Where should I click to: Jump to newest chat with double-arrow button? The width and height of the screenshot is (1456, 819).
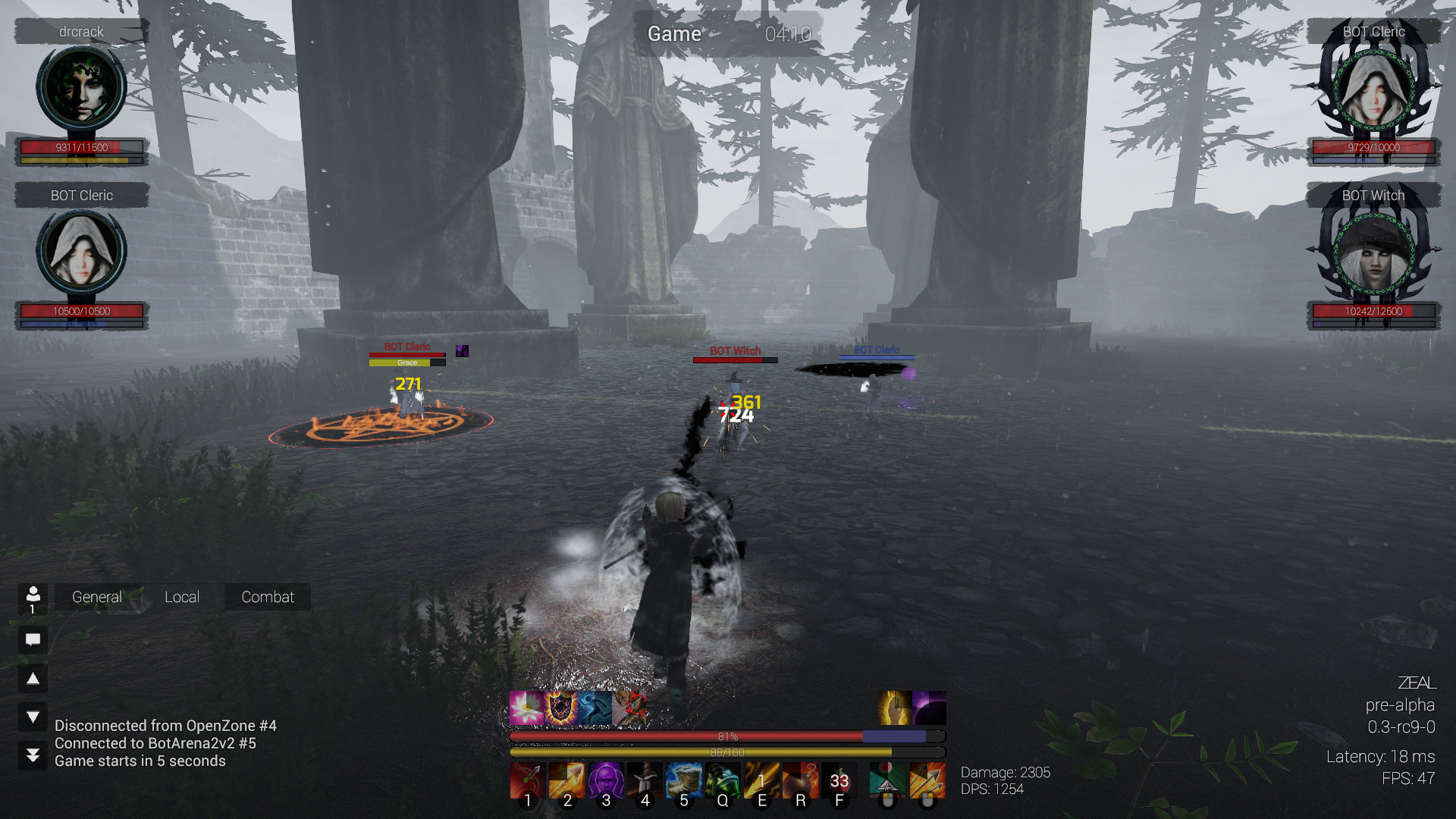[x=32, y=754]
